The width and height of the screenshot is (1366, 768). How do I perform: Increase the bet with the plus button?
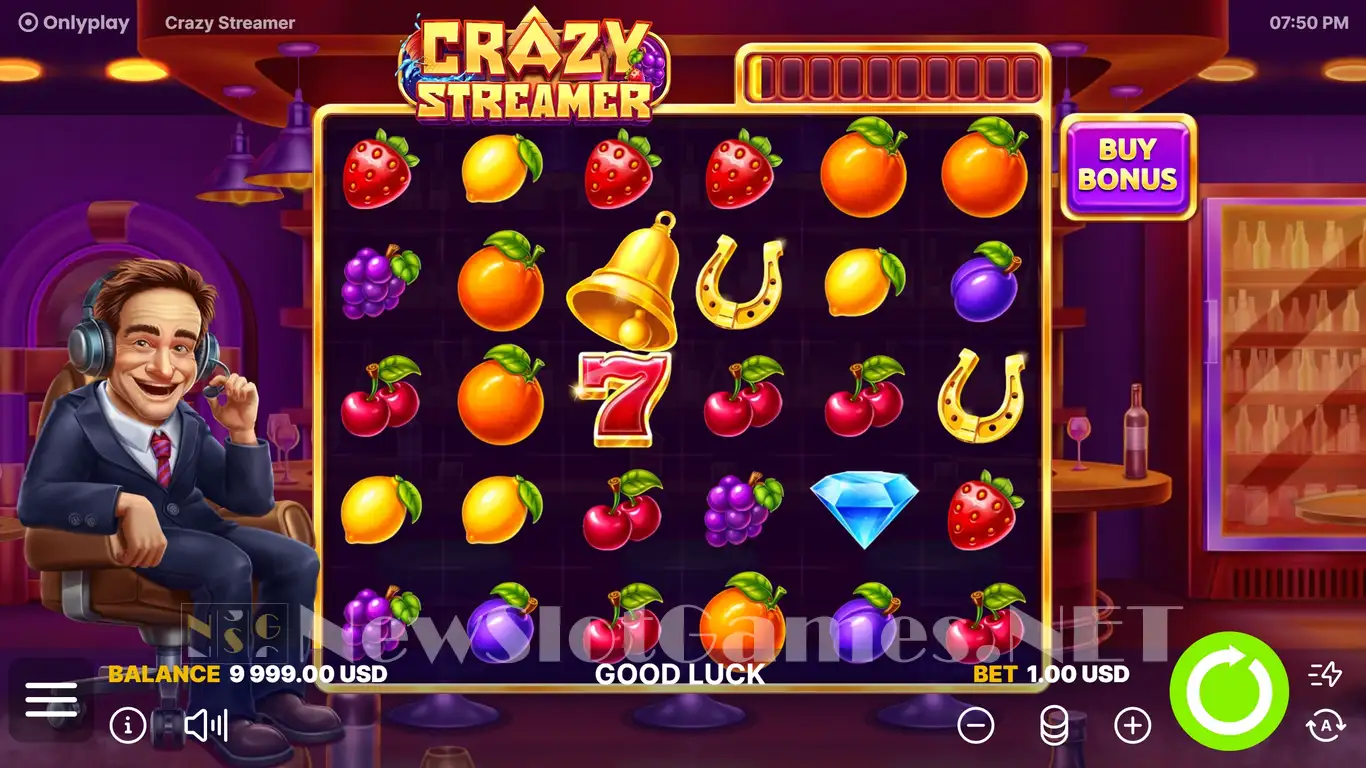tap(1132, 725)
